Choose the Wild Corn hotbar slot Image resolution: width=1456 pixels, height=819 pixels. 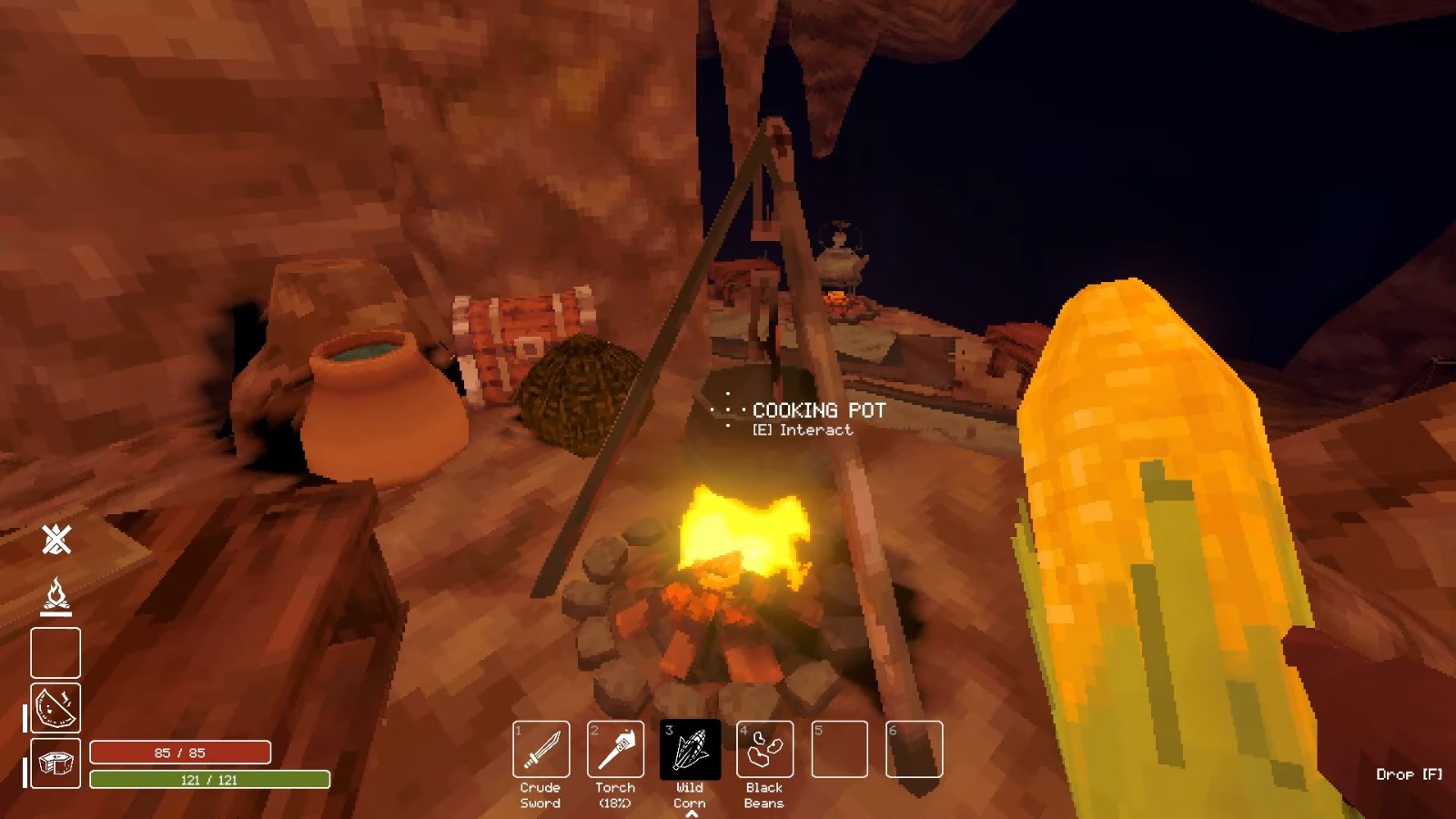[690, 750]
